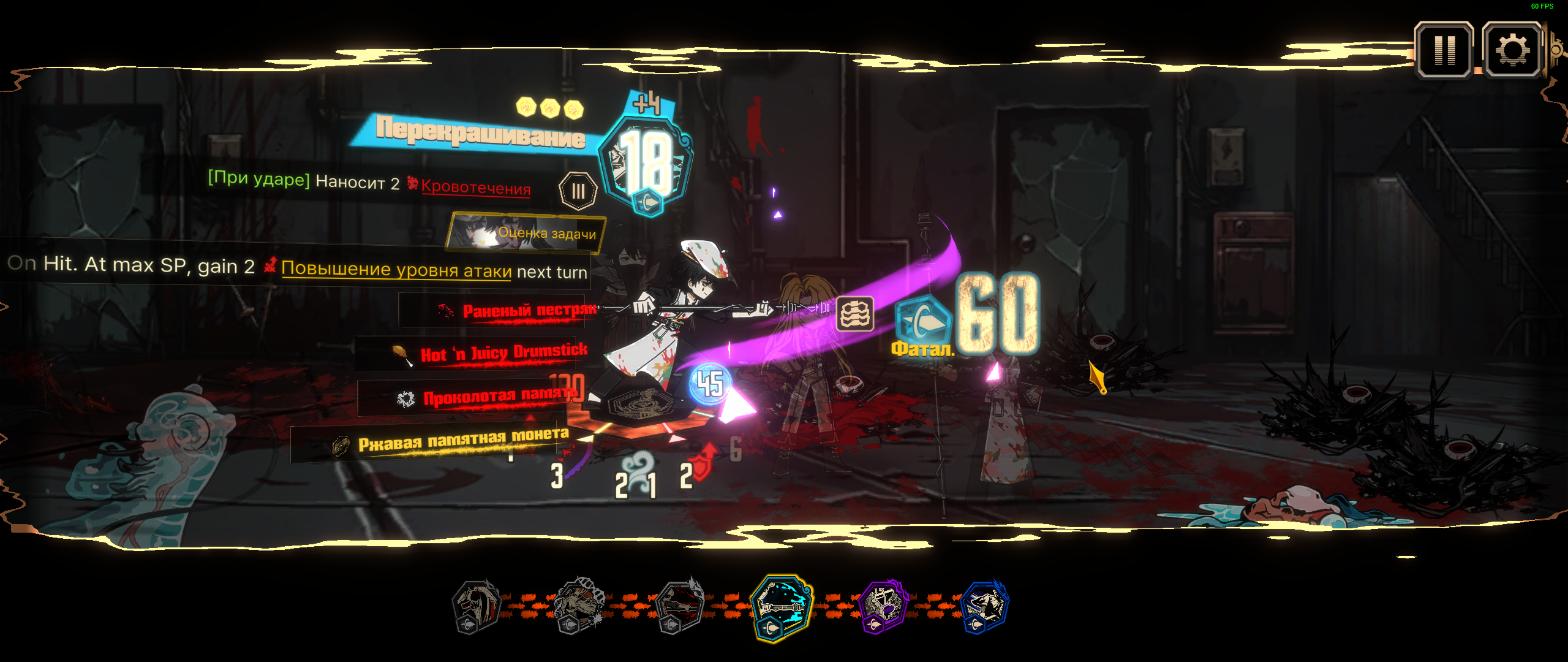Screen dimensions: 1568x662
Task: Select the purple-framed skill icon
Action: [883, 606]
